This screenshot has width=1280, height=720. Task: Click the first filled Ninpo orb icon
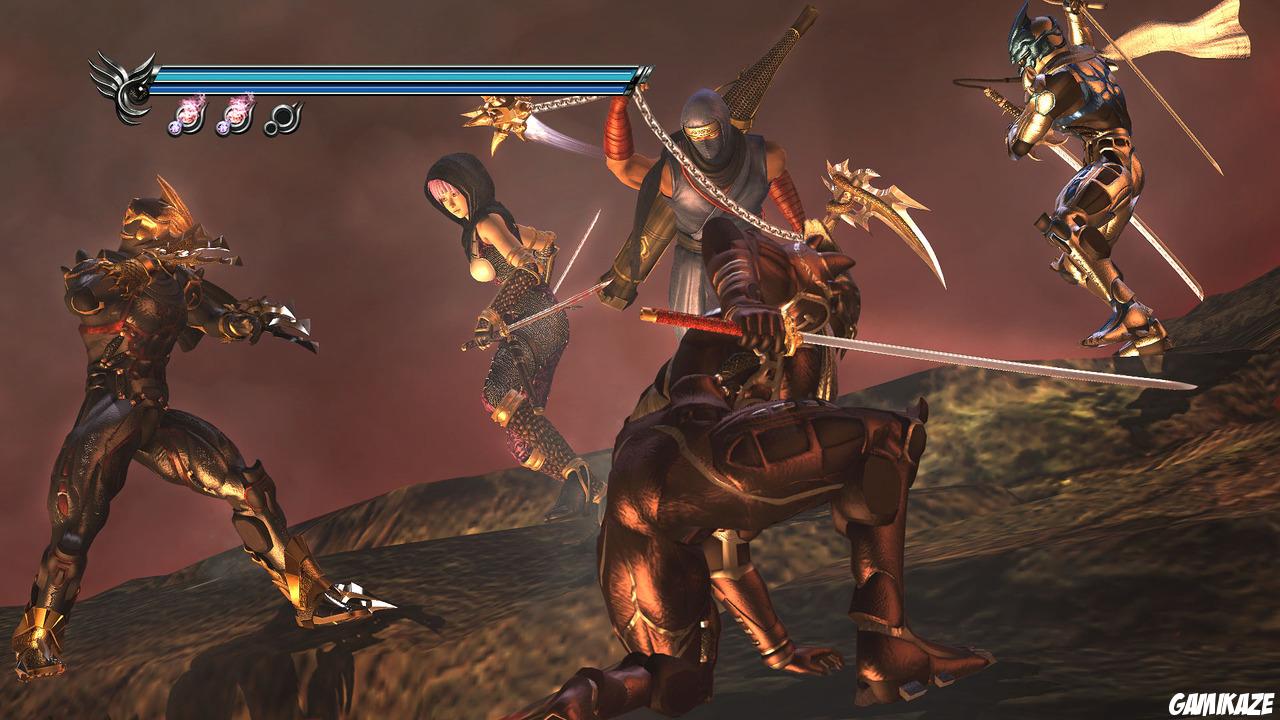point(189,119)
